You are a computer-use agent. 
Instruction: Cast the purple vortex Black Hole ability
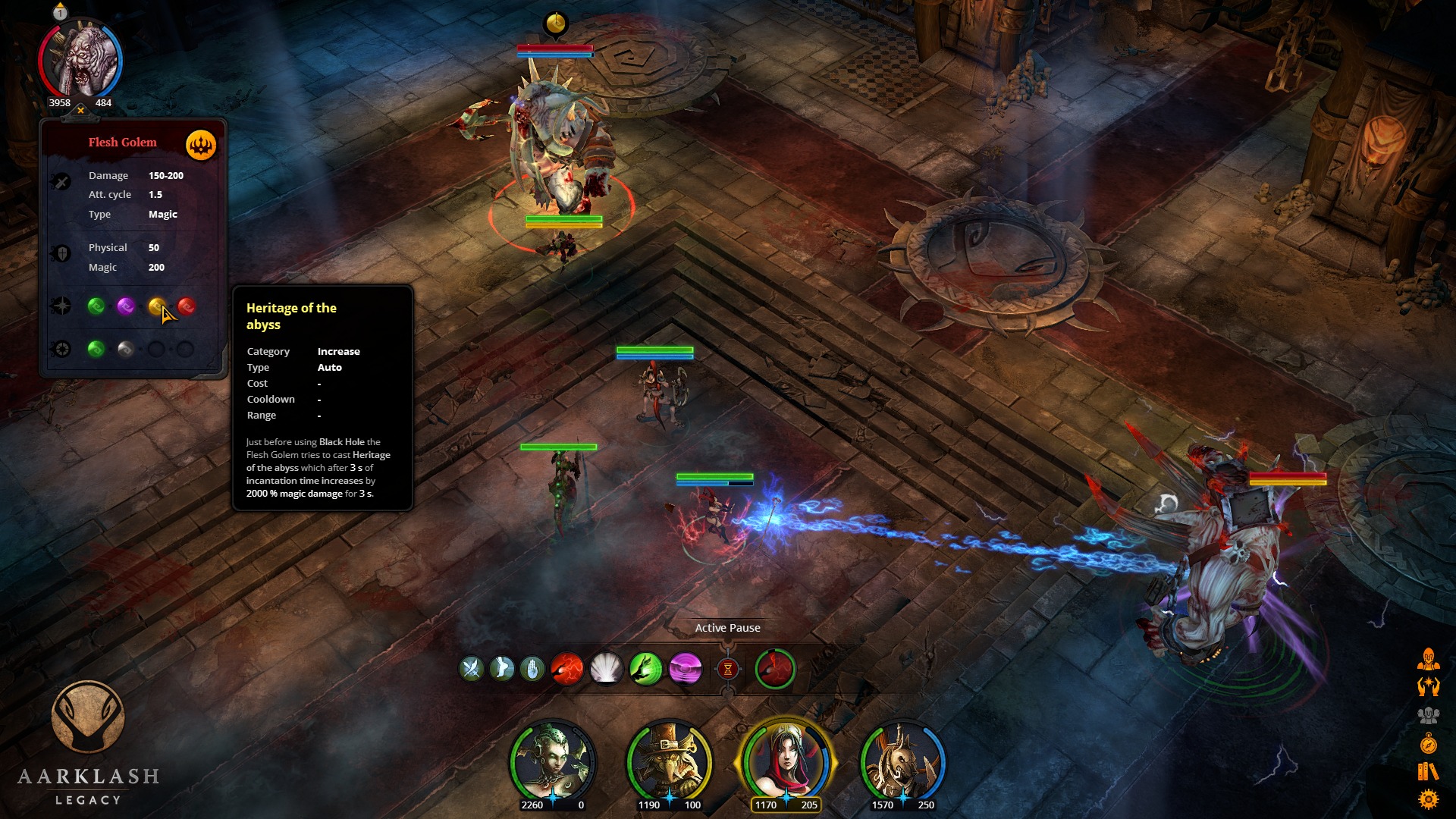pyautogui.click(x=686, y=669)
